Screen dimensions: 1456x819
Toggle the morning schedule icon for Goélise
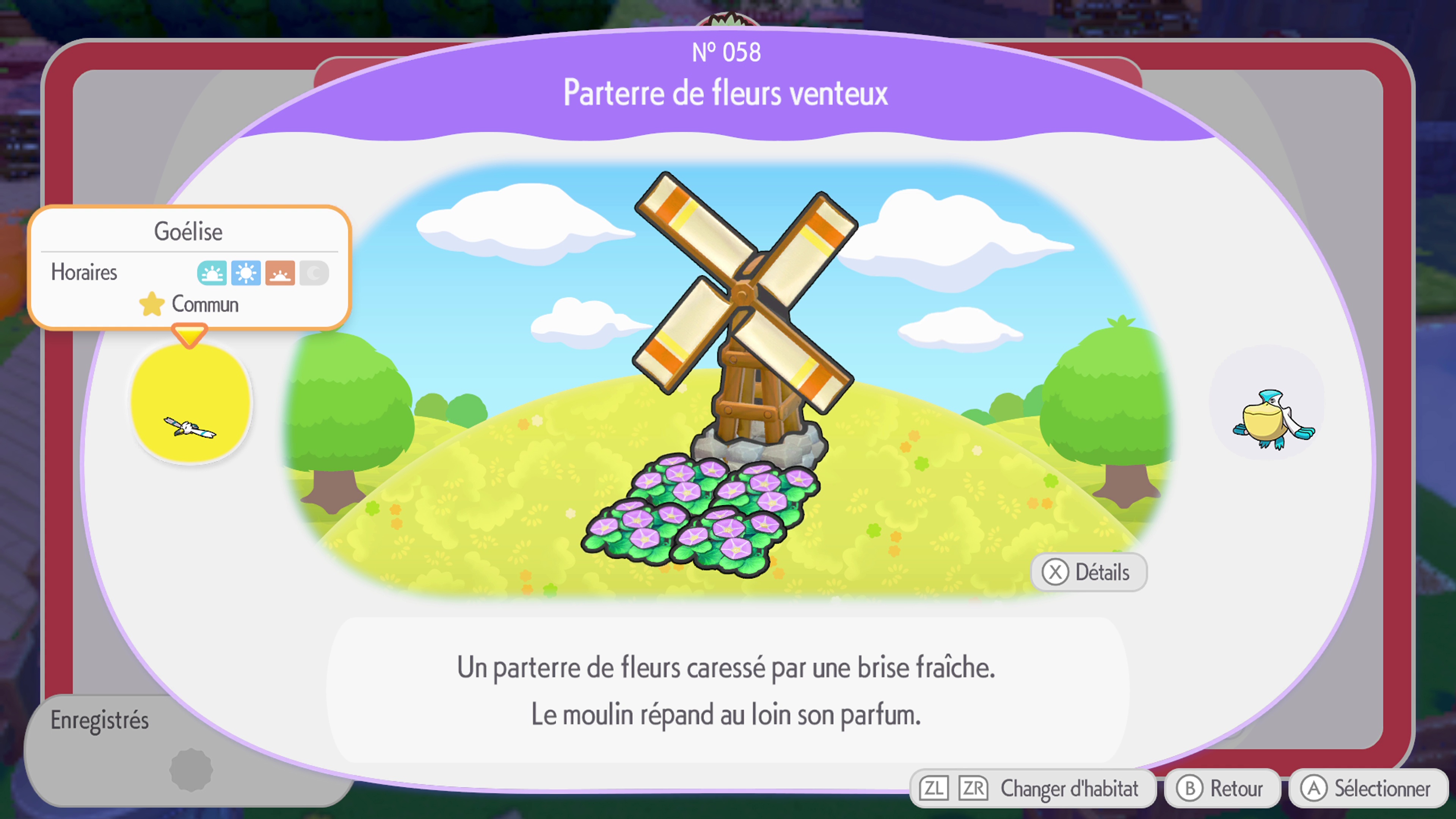click(212, 273)
